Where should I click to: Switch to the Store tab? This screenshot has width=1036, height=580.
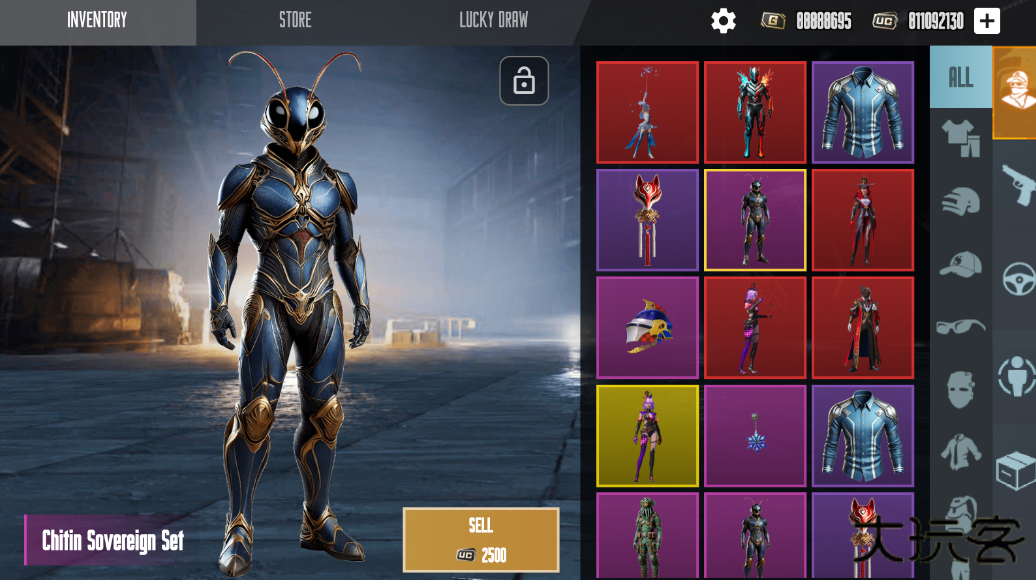click(295, 20)
